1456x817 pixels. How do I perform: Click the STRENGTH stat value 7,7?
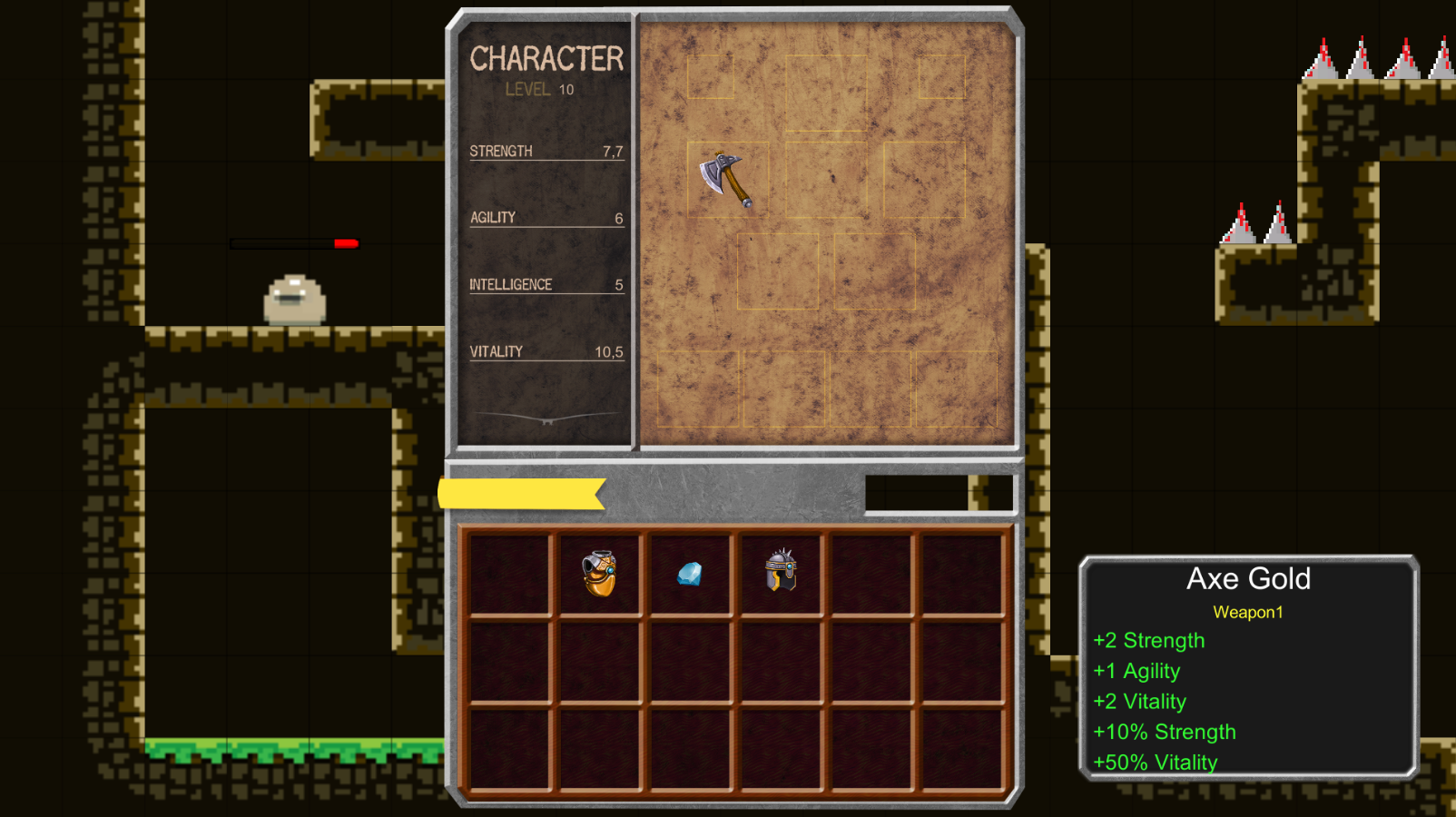[x=614, y=152]
